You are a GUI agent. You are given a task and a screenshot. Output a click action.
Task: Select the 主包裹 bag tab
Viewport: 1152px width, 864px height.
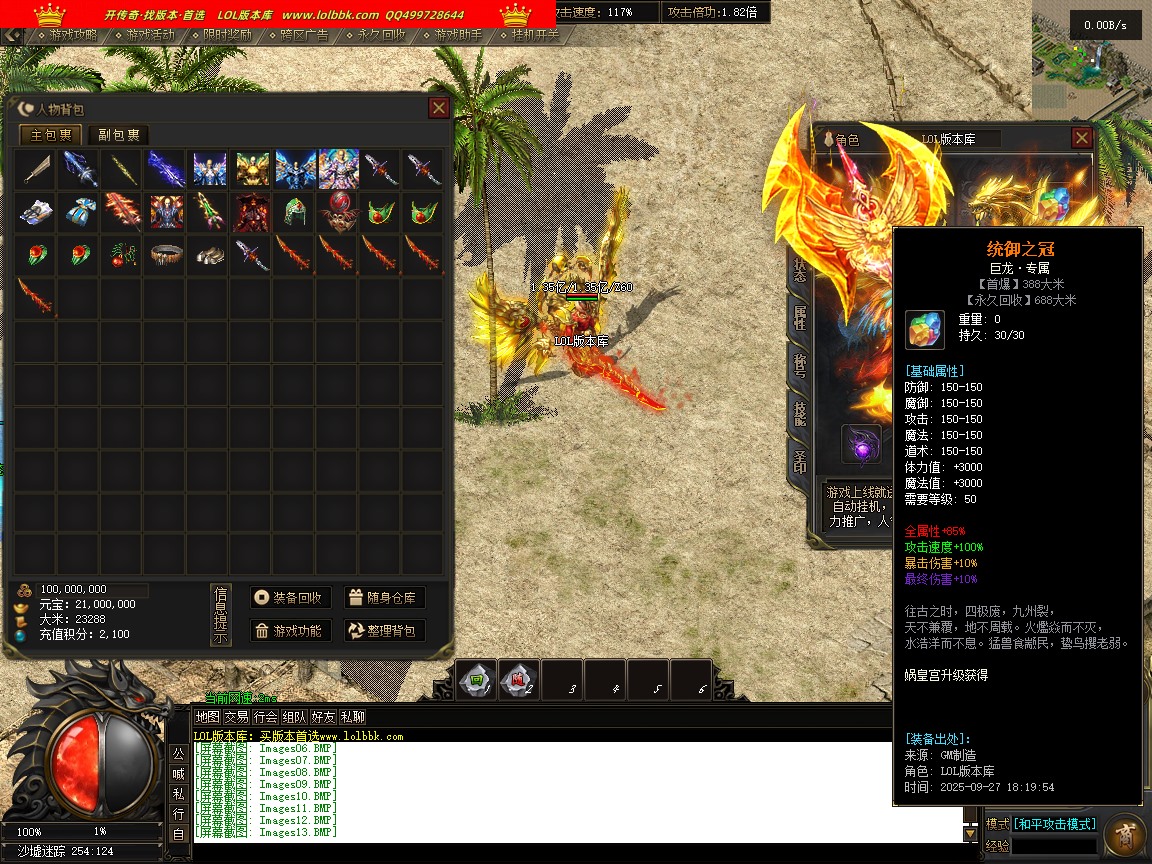click(x=51, y=135)
